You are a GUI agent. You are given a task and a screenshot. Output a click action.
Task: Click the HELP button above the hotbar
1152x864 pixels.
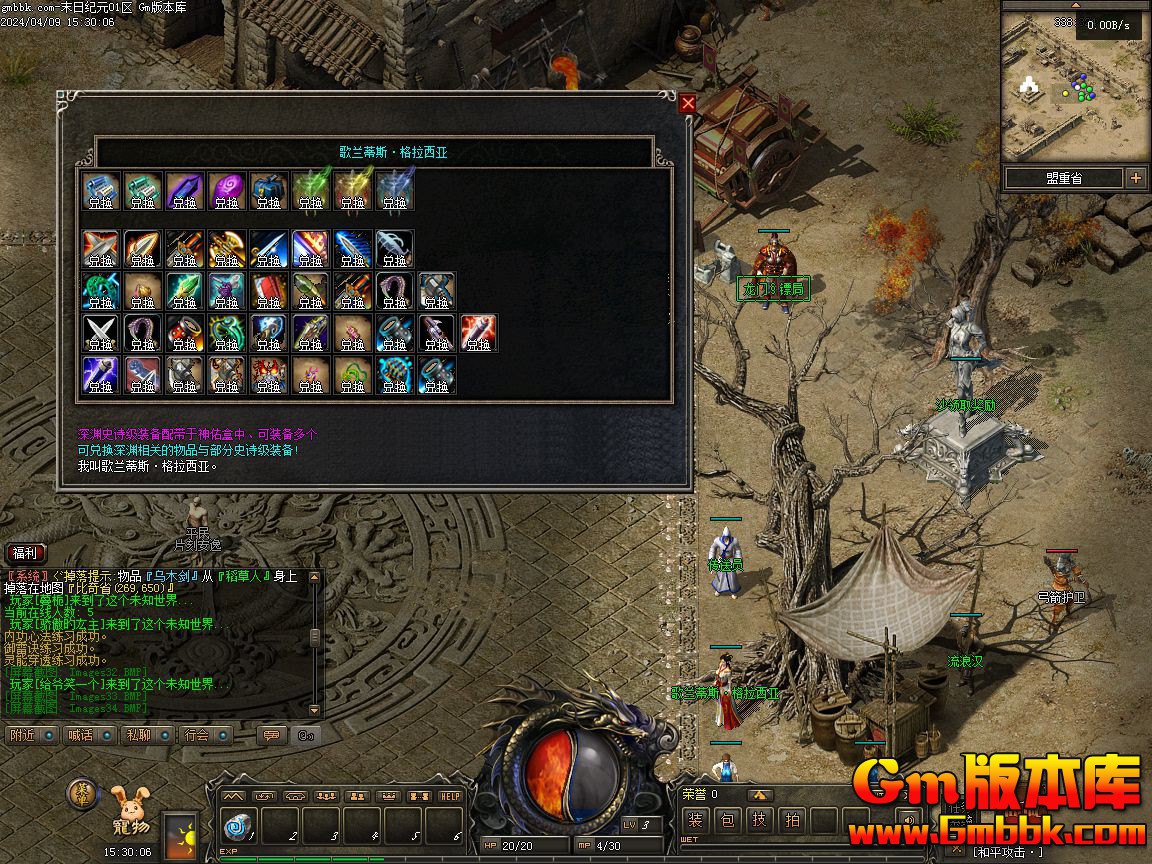[450, 796]
